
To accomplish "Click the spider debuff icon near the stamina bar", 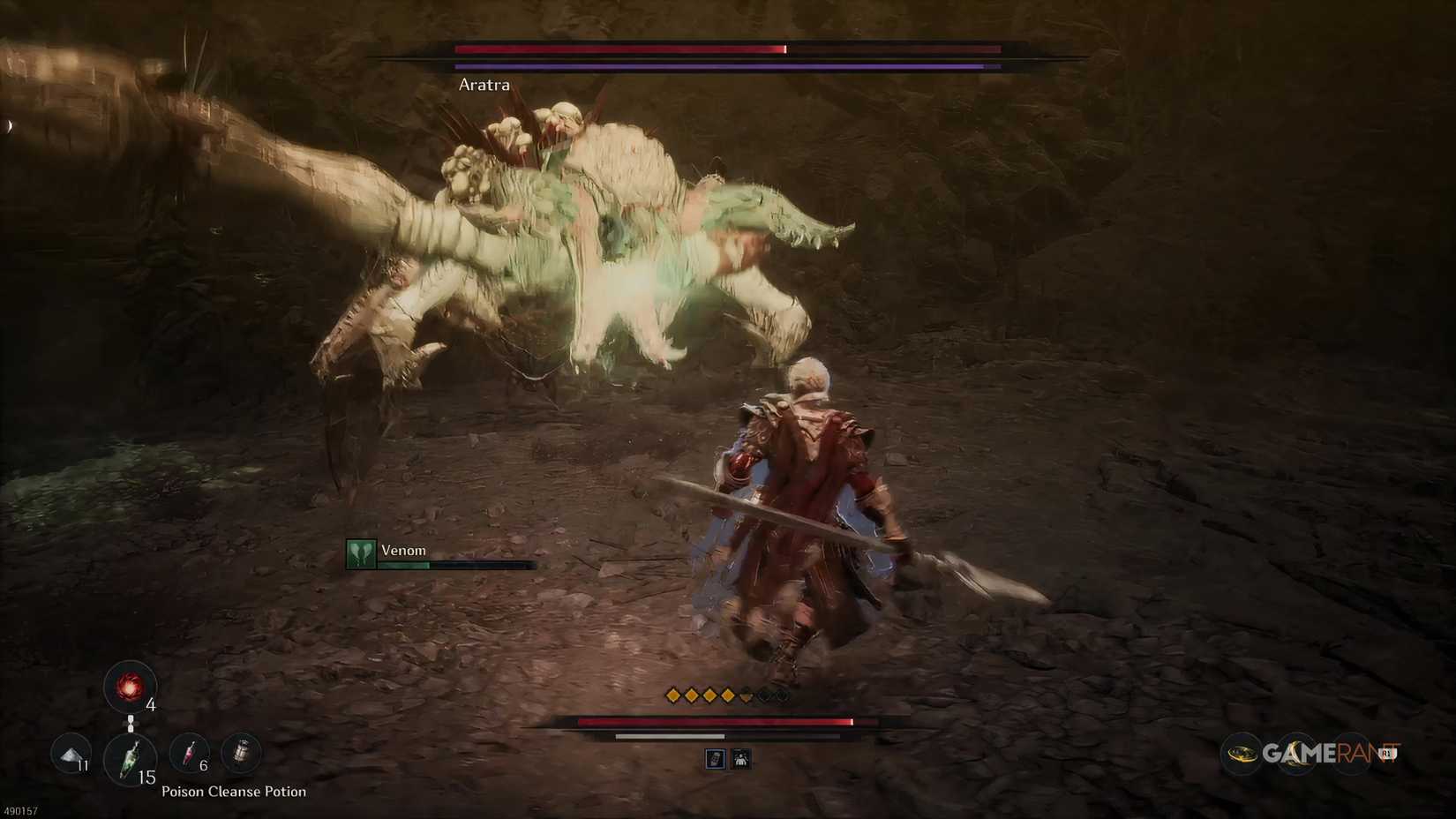I will [x=741, y=758].
